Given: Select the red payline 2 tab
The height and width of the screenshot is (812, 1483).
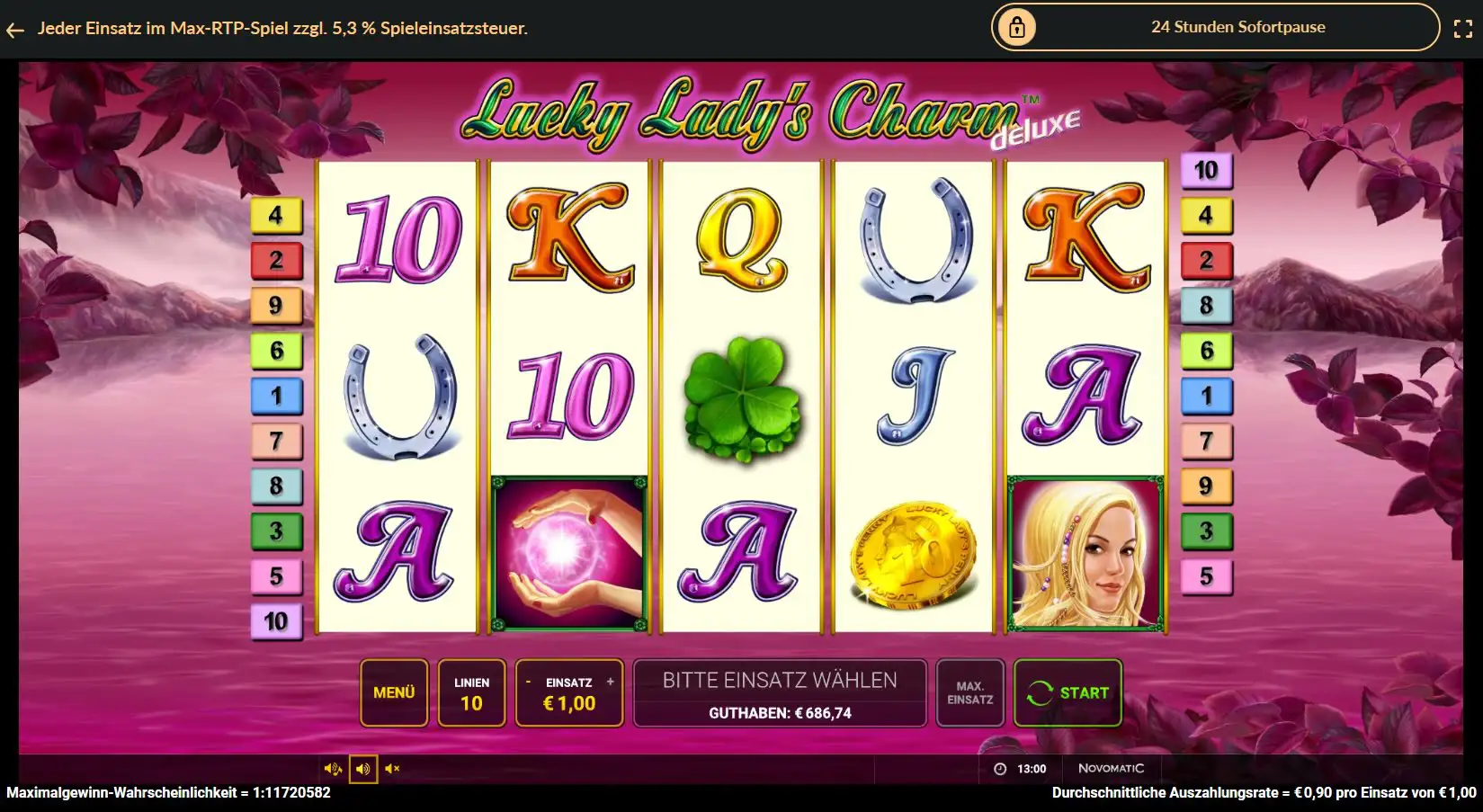Looking at the screenshot, I should (x=276, y=261).
